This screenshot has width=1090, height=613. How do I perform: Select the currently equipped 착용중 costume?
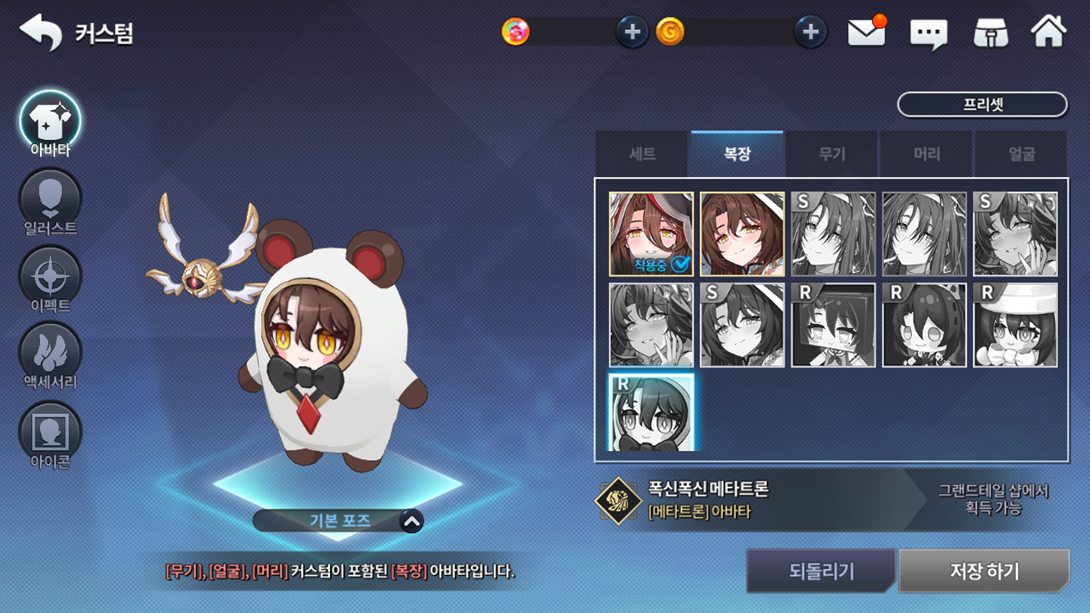(x=651, y=234)
